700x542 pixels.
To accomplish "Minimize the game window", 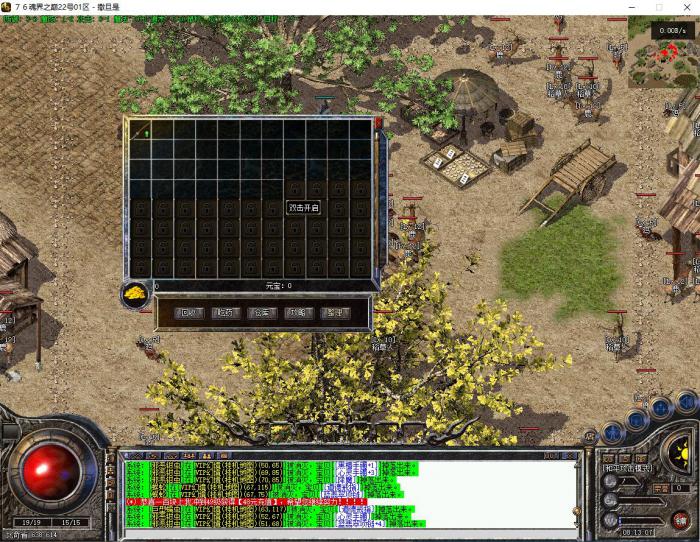I will point(631,7).
